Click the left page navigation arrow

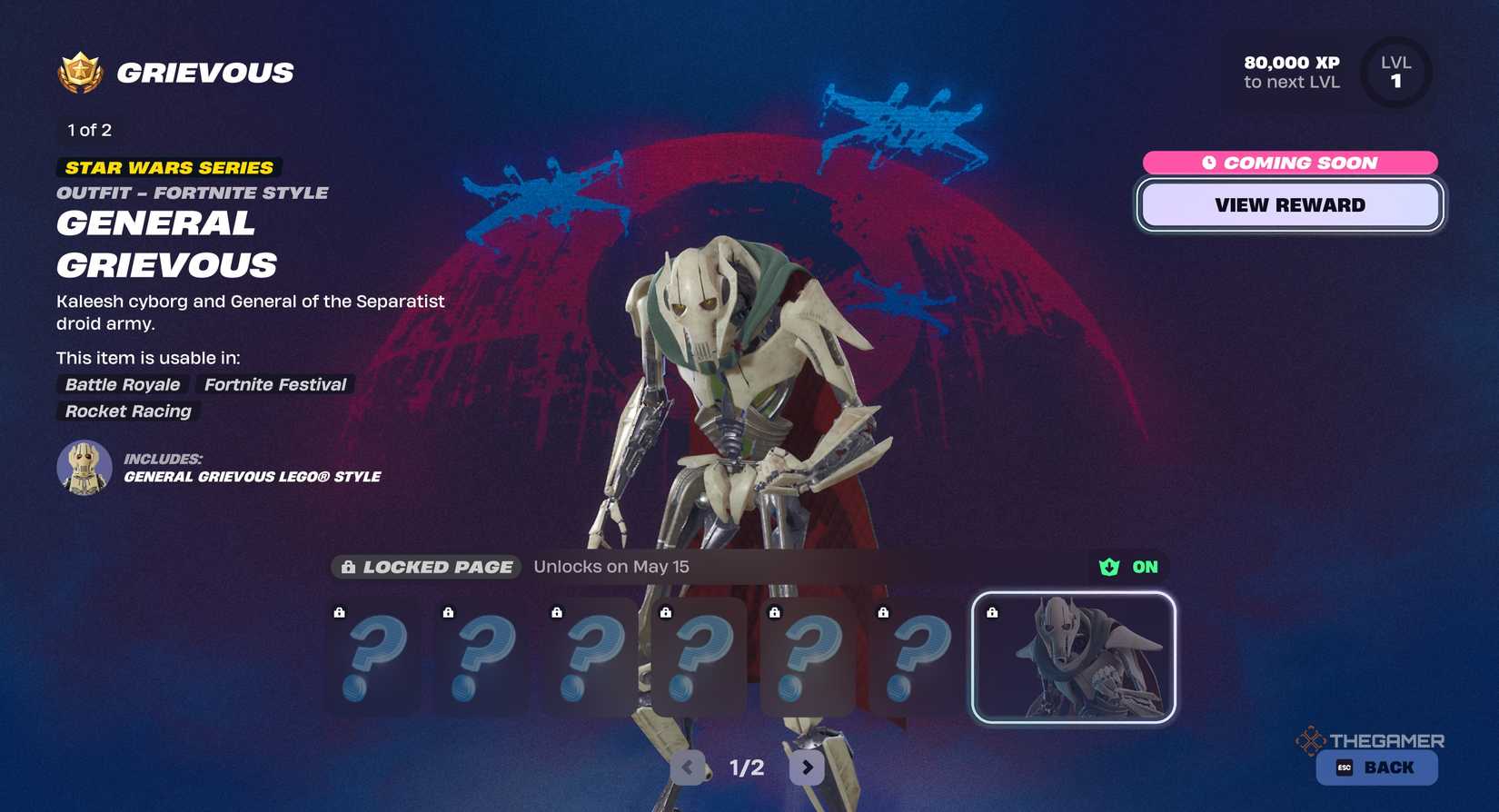pos(688,767)
